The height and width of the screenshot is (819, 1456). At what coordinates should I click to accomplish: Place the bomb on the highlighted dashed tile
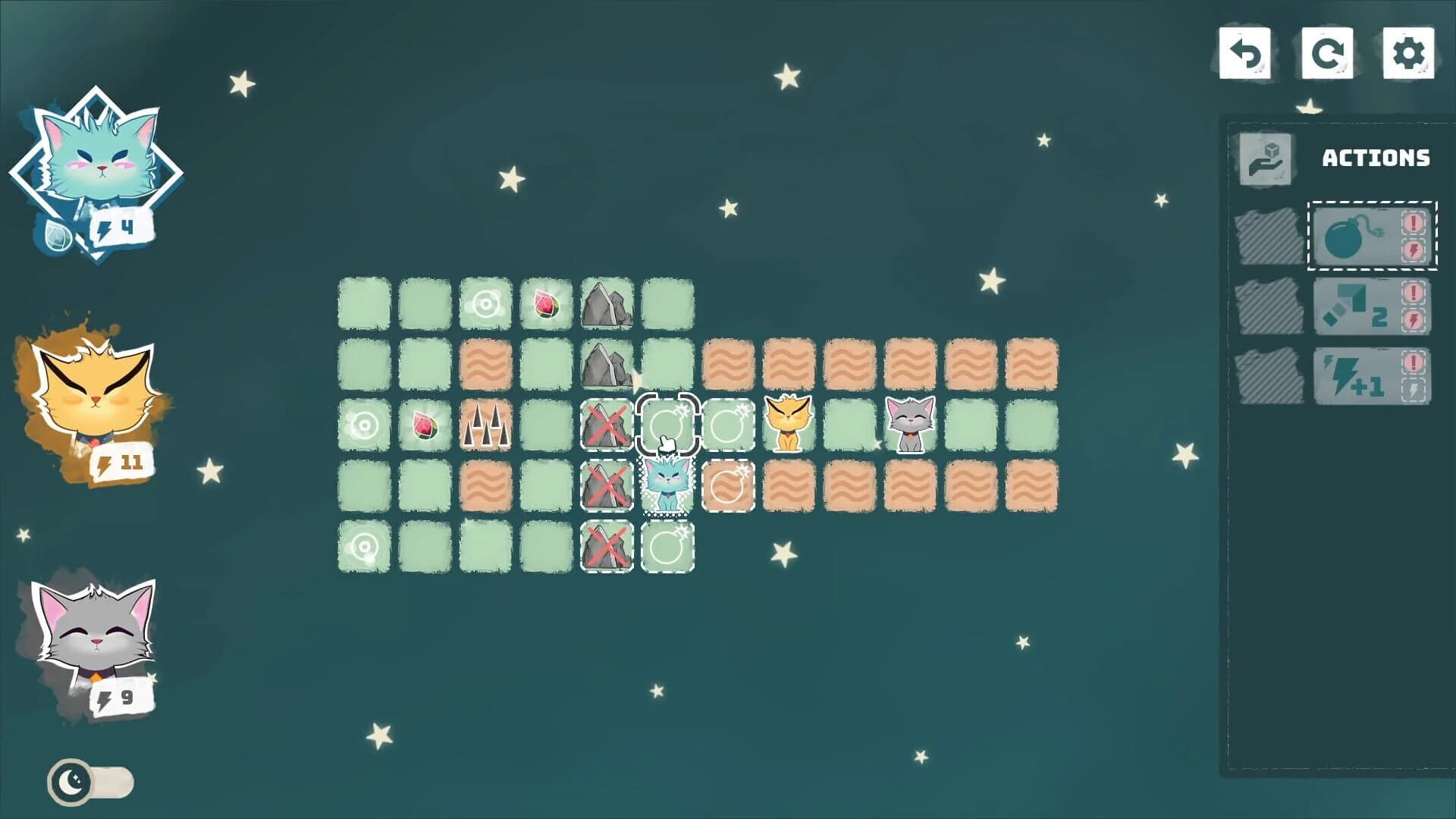pos(667,425)
